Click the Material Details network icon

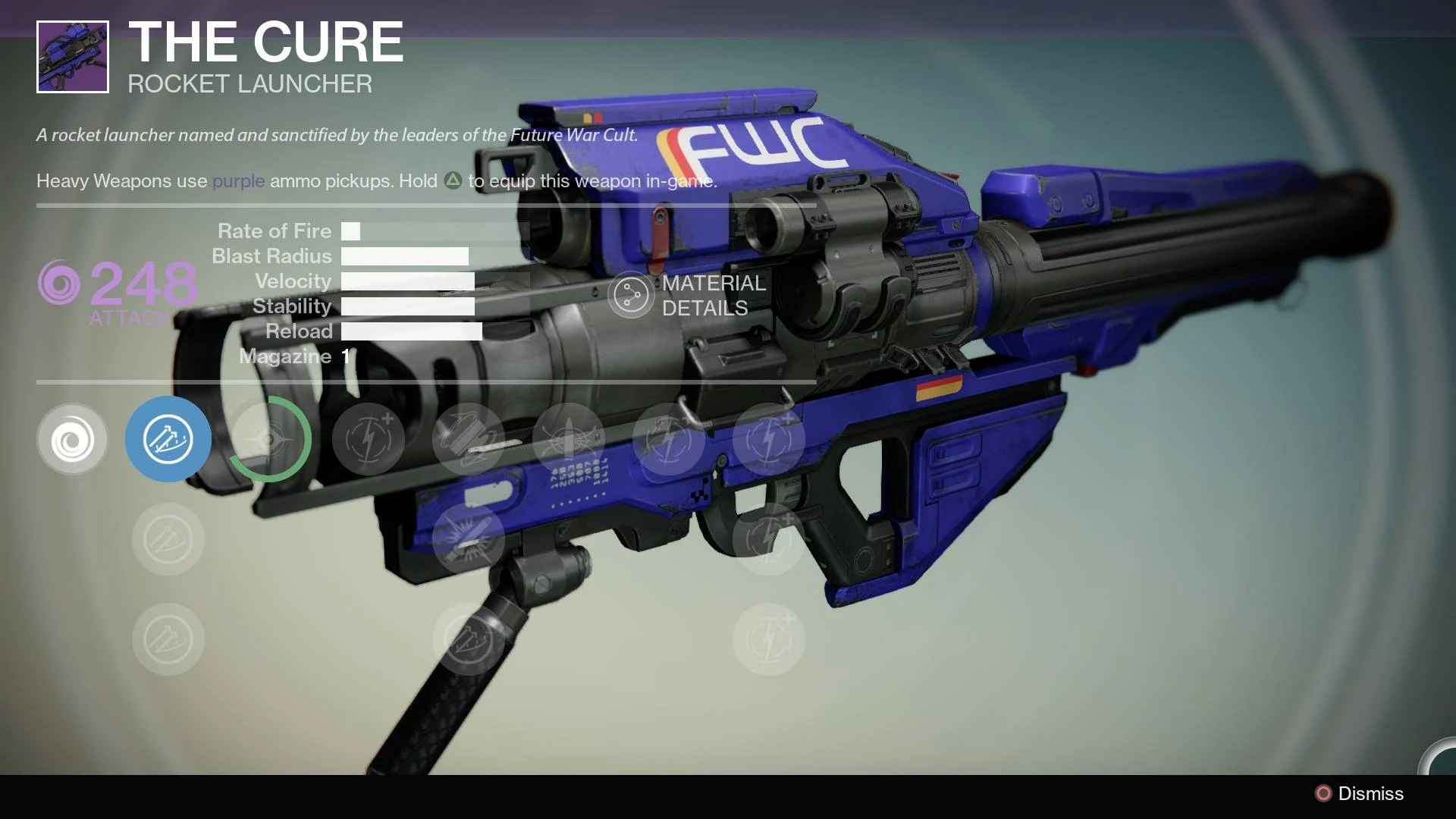(x=630, y=296)
